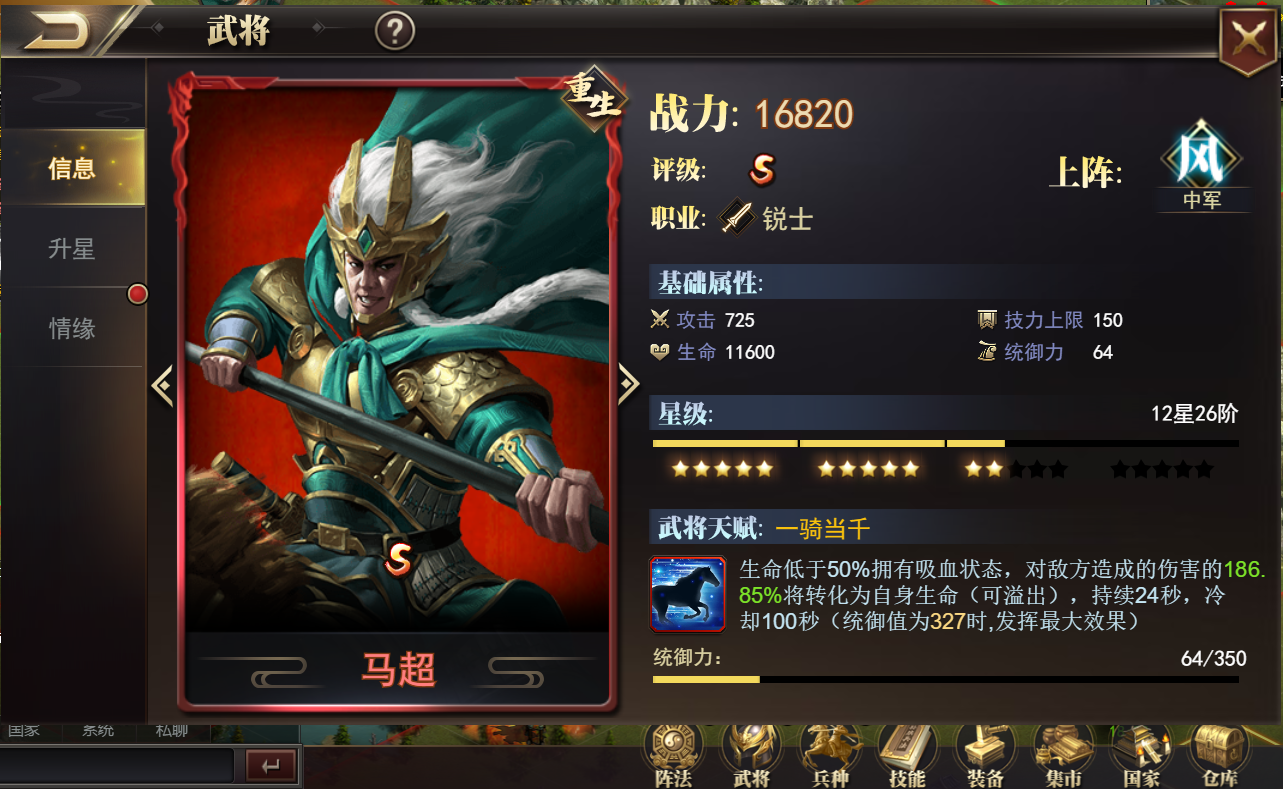The height and width of the screenshot is (789, 1283).
Task: View next general with right arrow
Action: [628, 384]
